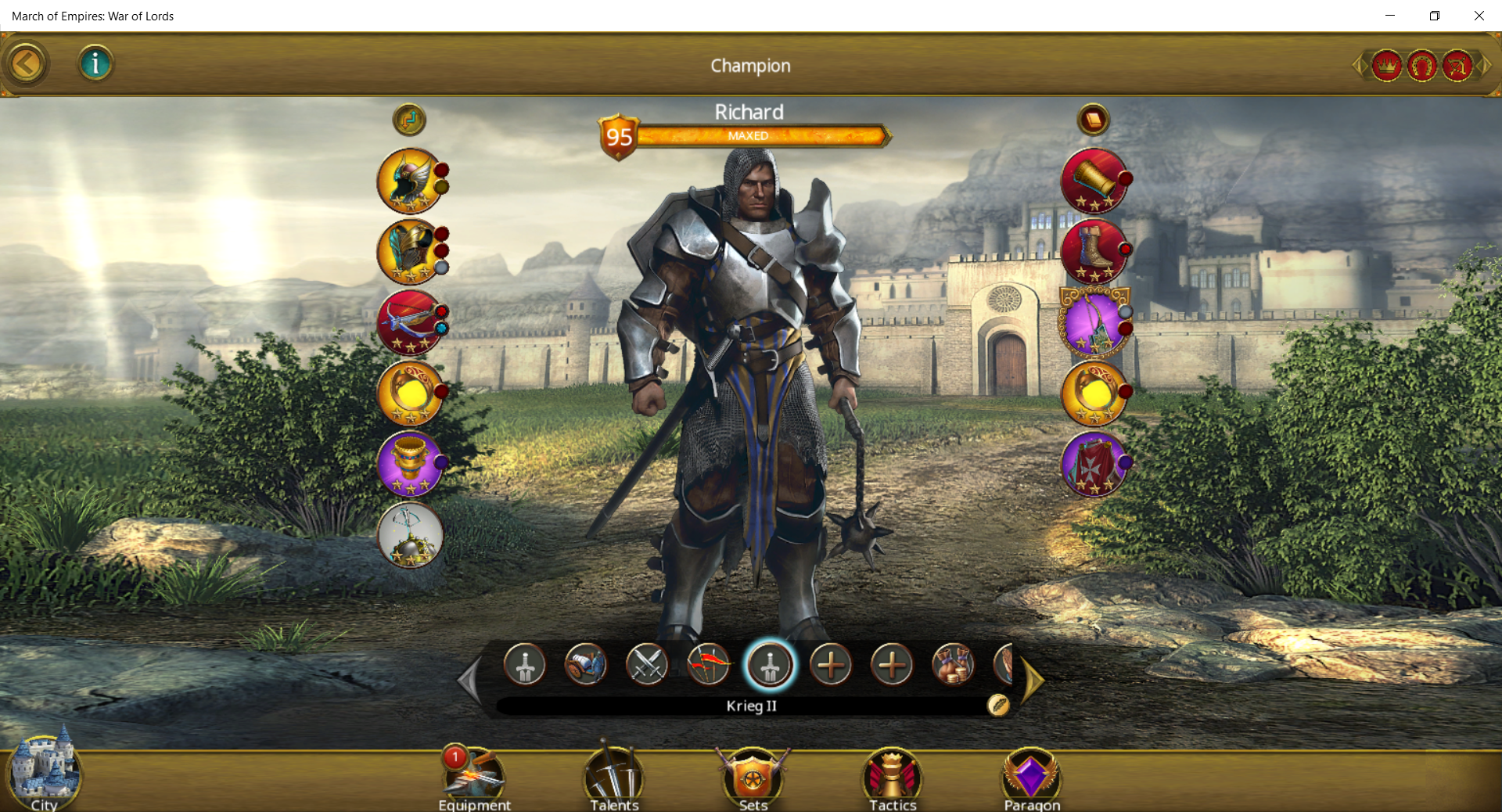This screenshot has height=812, width=1502.
Task: Open the Equipment menu
Action: tap(474, 779)
